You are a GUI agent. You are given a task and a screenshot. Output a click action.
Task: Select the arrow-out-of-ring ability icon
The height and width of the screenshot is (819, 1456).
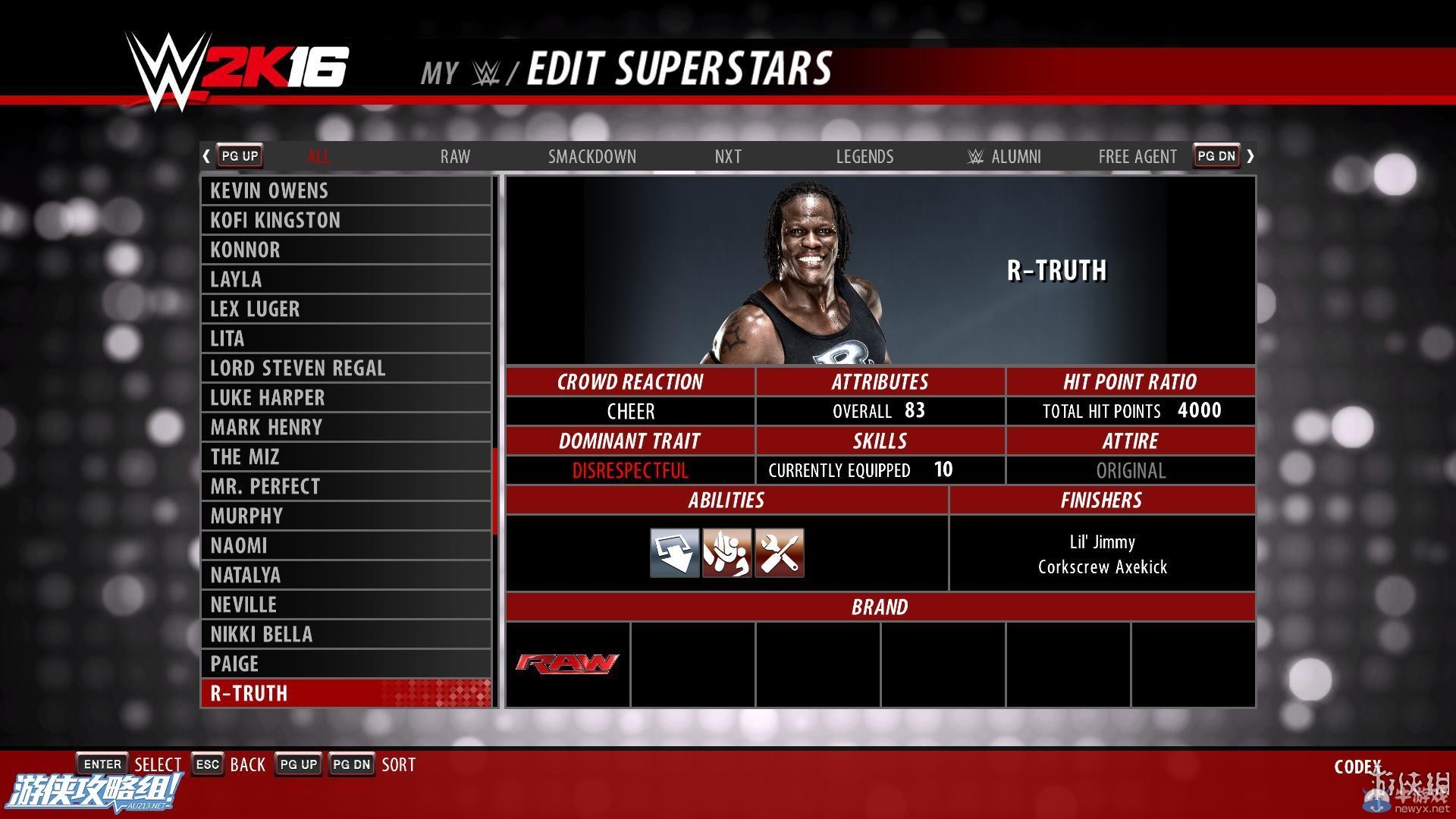[674, 553]
